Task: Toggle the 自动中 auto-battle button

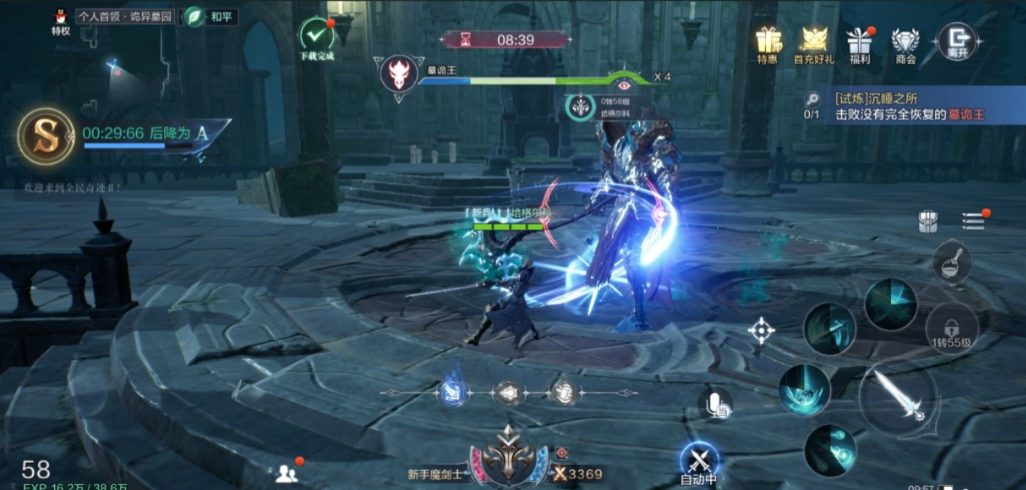Action: 698,461
